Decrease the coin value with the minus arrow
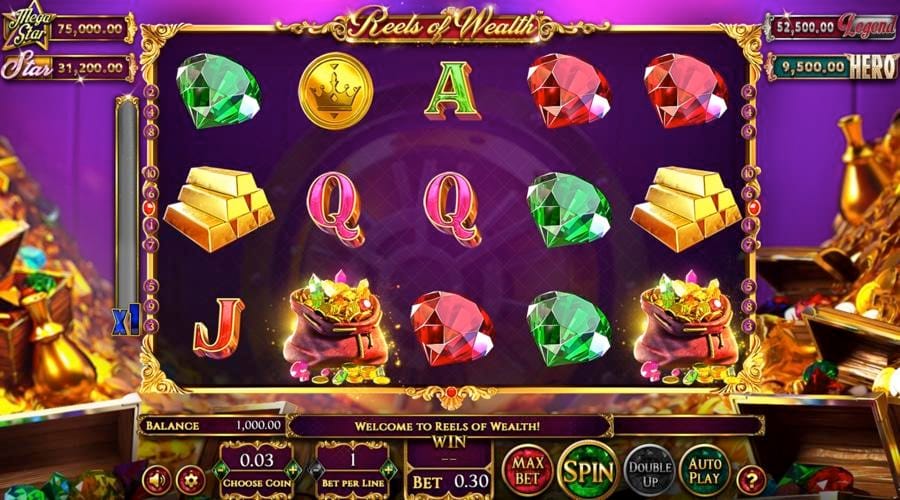900x500 pixels. (222, 468)
